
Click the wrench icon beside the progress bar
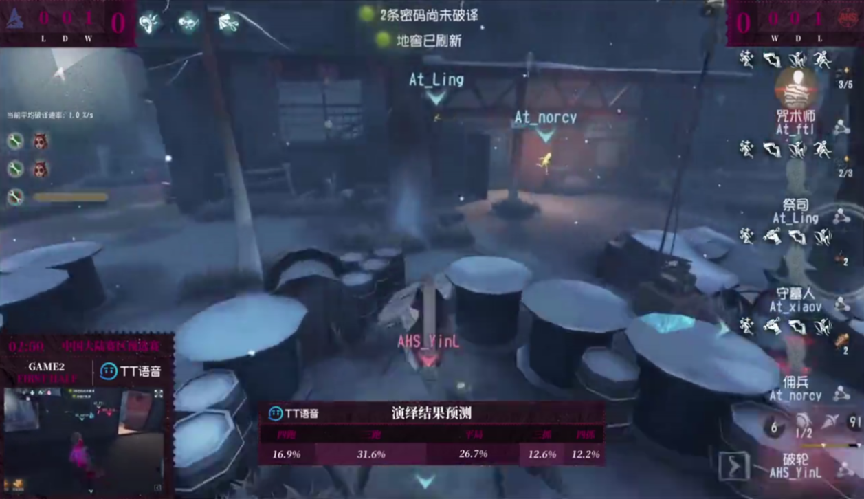(x=16, y=197)
